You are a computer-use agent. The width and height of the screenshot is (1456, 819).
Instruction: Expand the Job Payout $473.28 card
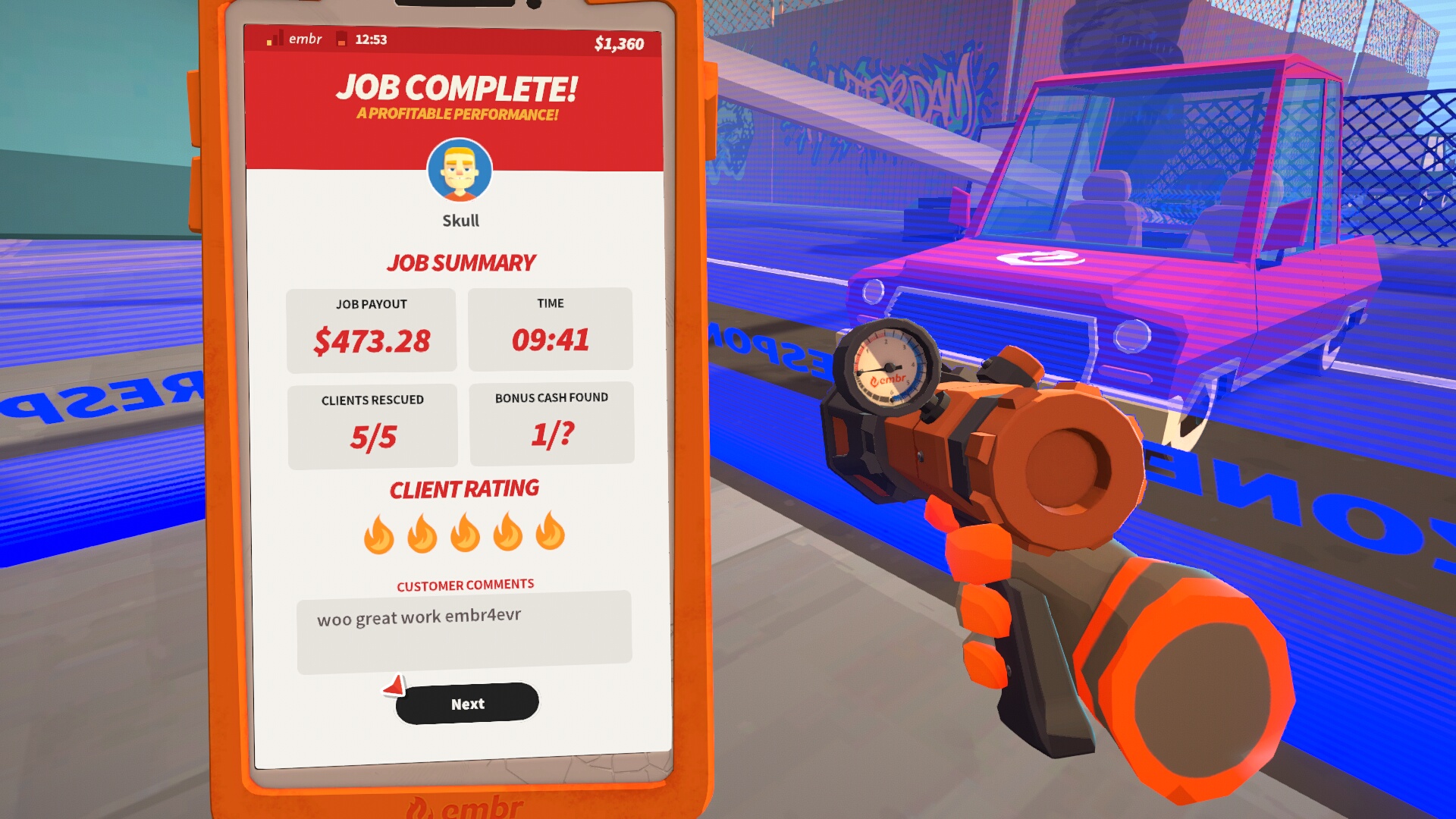pos(371,328)
